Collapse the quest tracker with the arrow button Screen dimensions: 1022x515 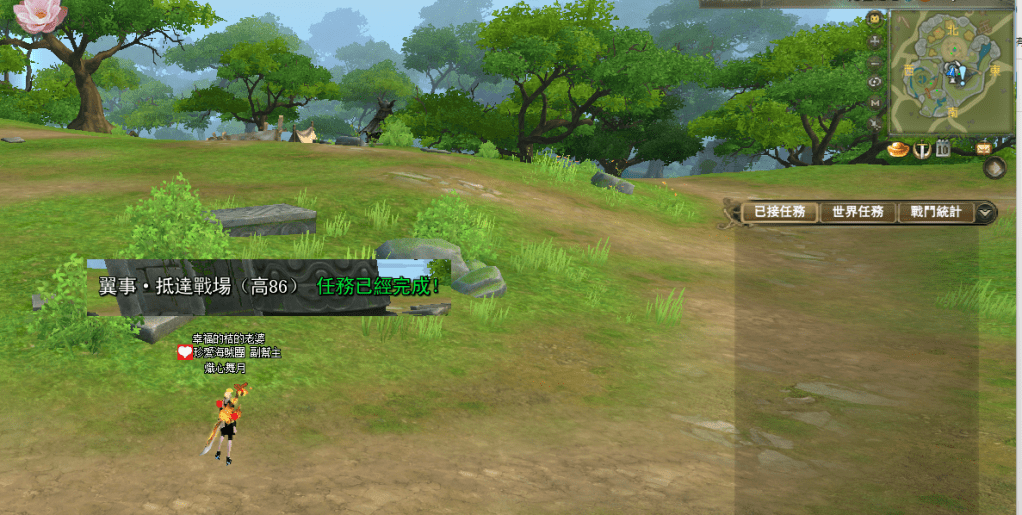[x=986, y=212]
